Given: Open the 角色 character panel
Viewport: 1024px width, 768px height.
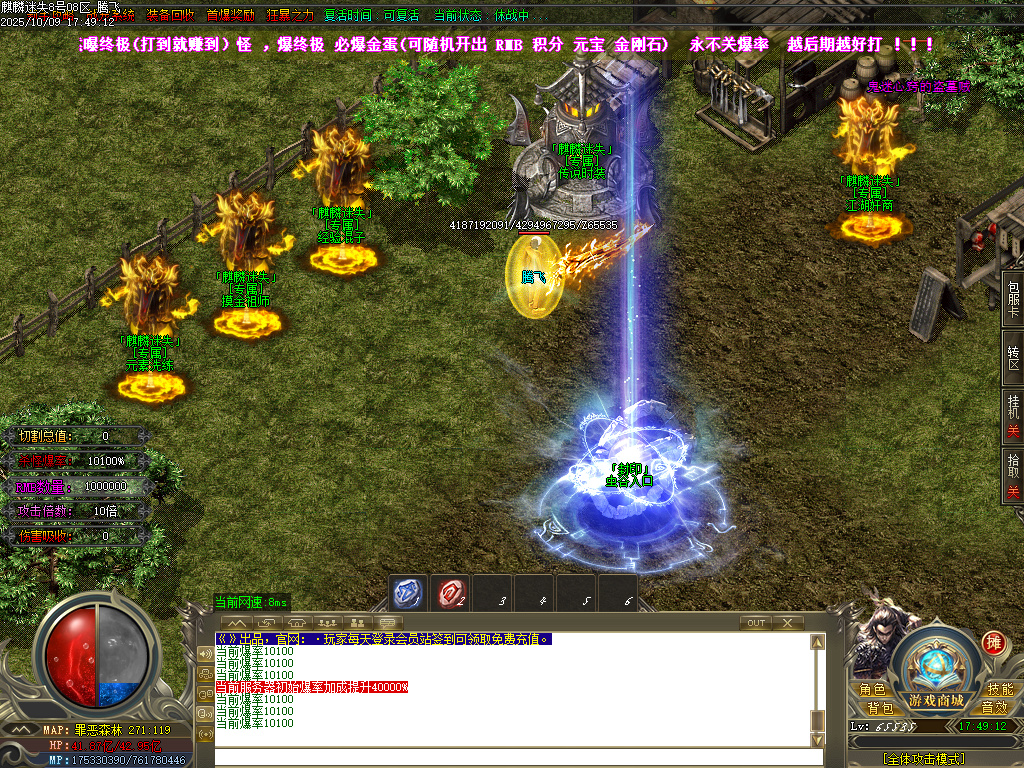Looking at the screenshot, I should 872,689.
